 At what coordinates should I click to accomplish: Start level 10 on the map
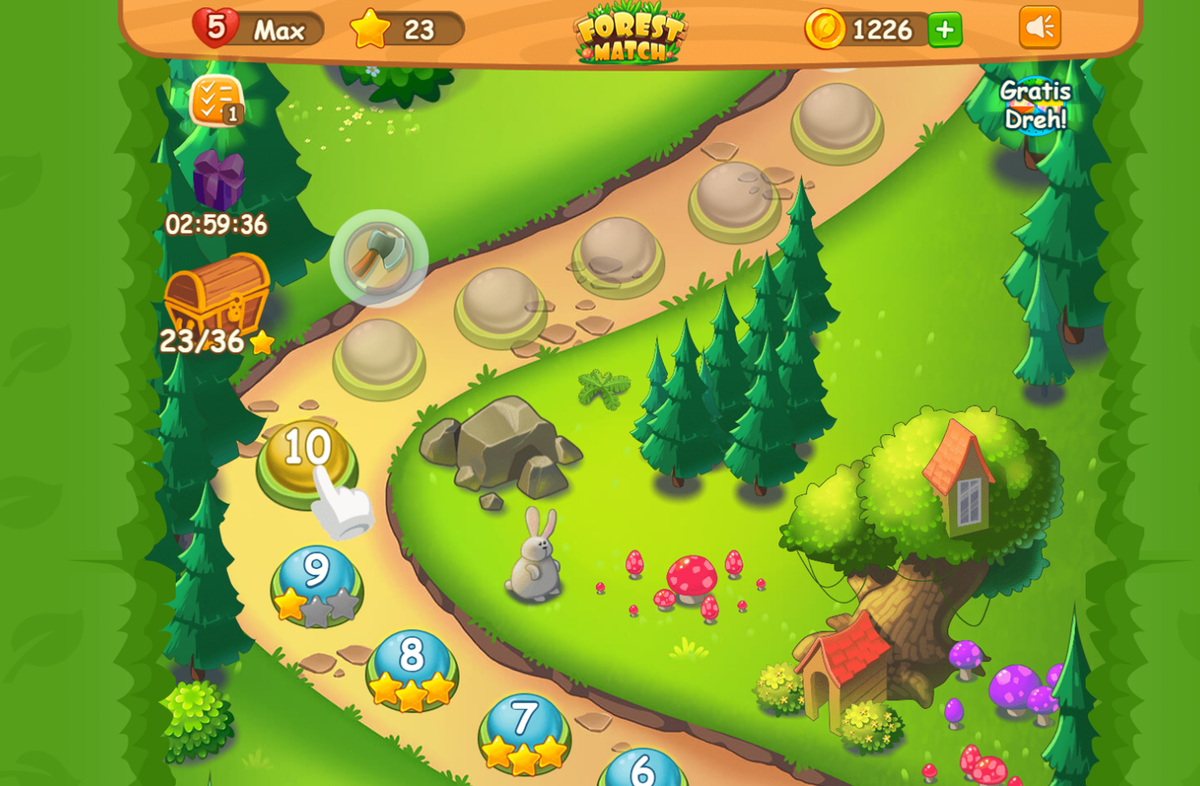point(307,457)
